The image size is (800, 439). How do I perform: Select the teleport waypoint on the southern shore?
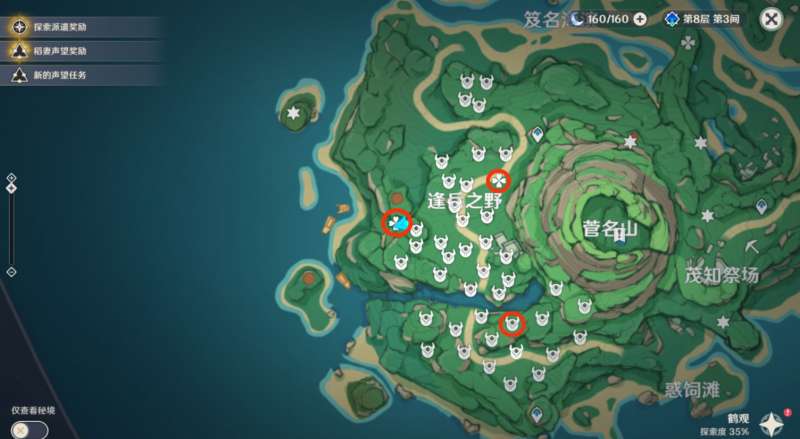pos(538,411)
